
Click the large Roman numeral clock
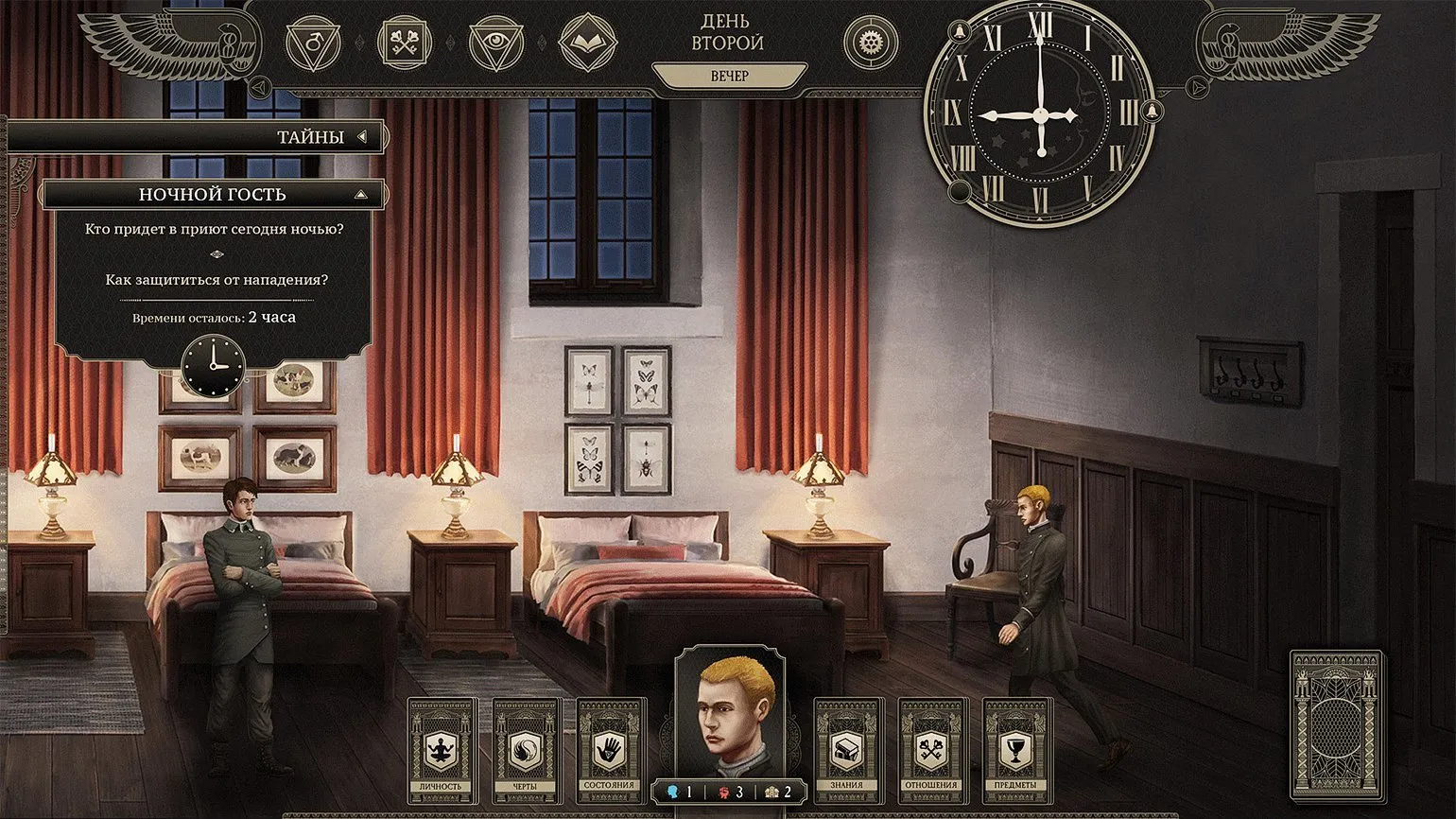click(x=1040, y=115)
